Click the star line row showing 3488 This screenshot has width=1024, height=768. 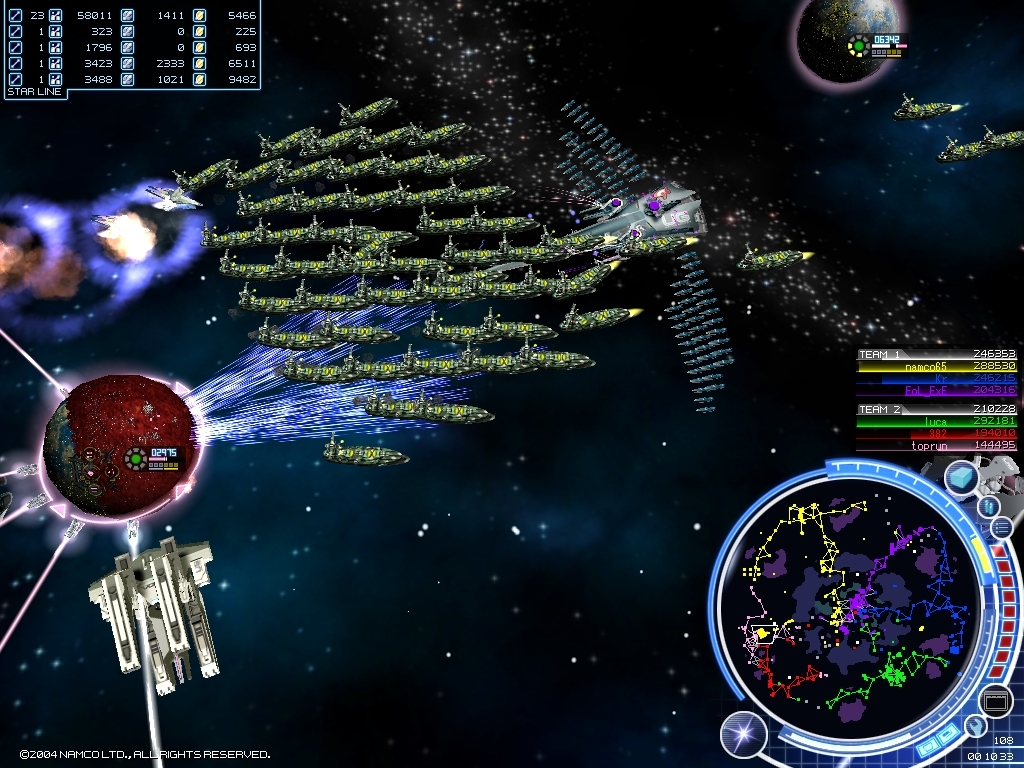click(x=132, y=79)
